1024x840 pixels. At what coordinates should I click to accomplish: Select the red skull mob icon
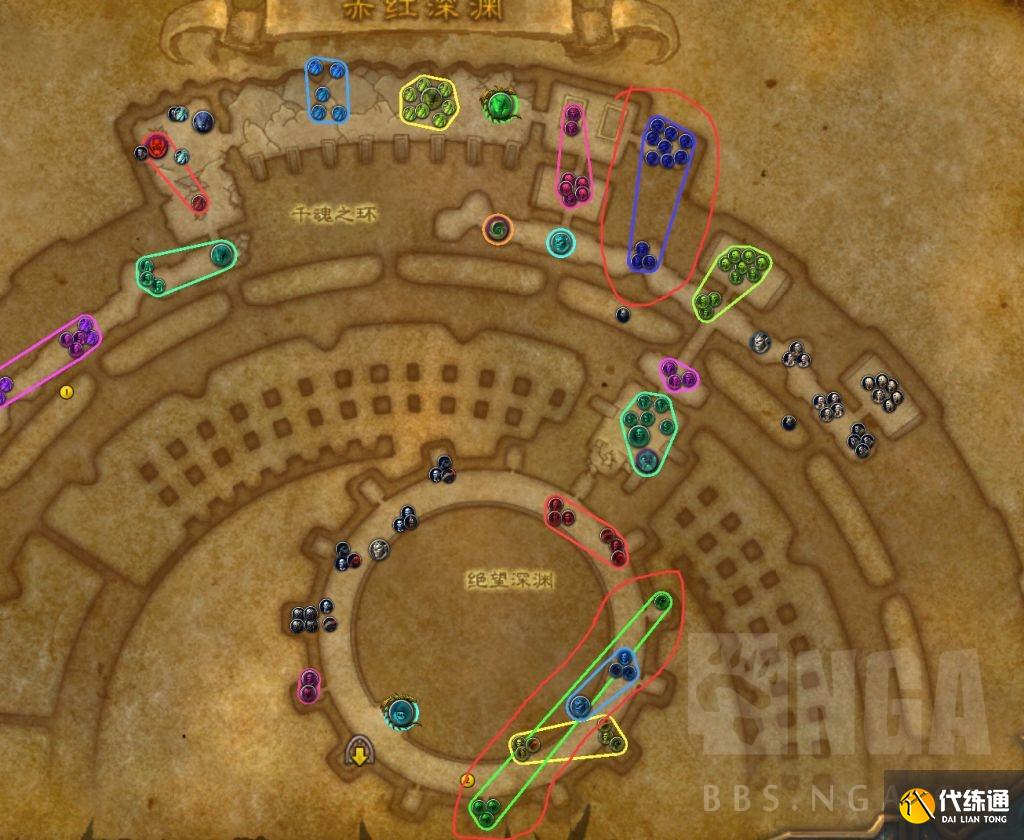click(156, 143)
